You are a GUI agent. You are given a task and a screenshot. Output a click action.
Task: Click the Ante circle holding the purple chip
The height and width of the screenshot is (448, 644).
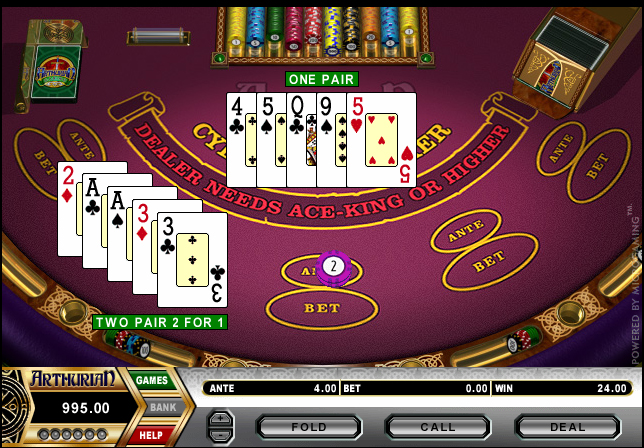point(323,269)
